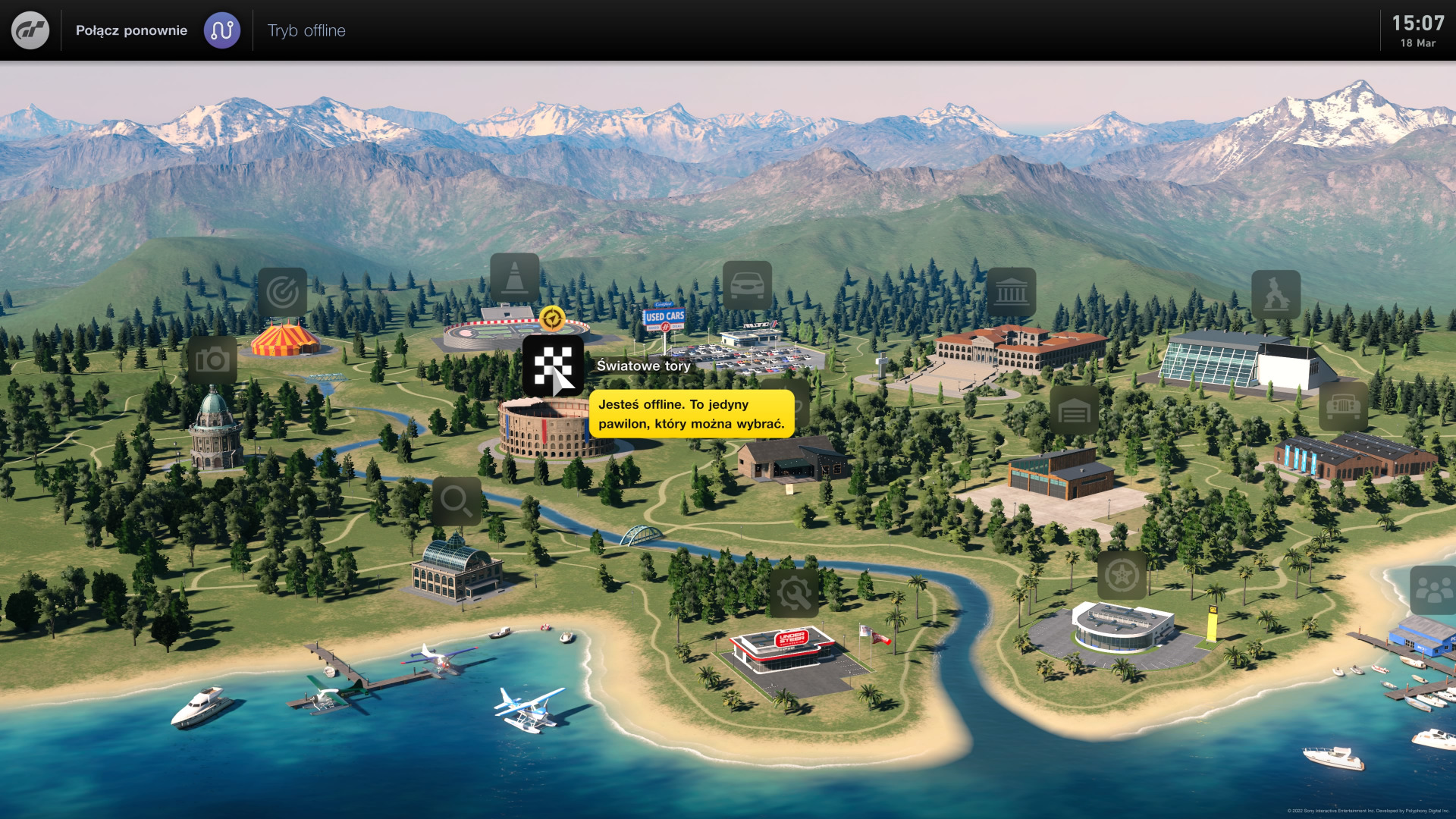This screenshot has height=819, width=1456.
Task: Choose the classic car front pavilion icon
Action: pyautogui.click(x=1343, y=406)
